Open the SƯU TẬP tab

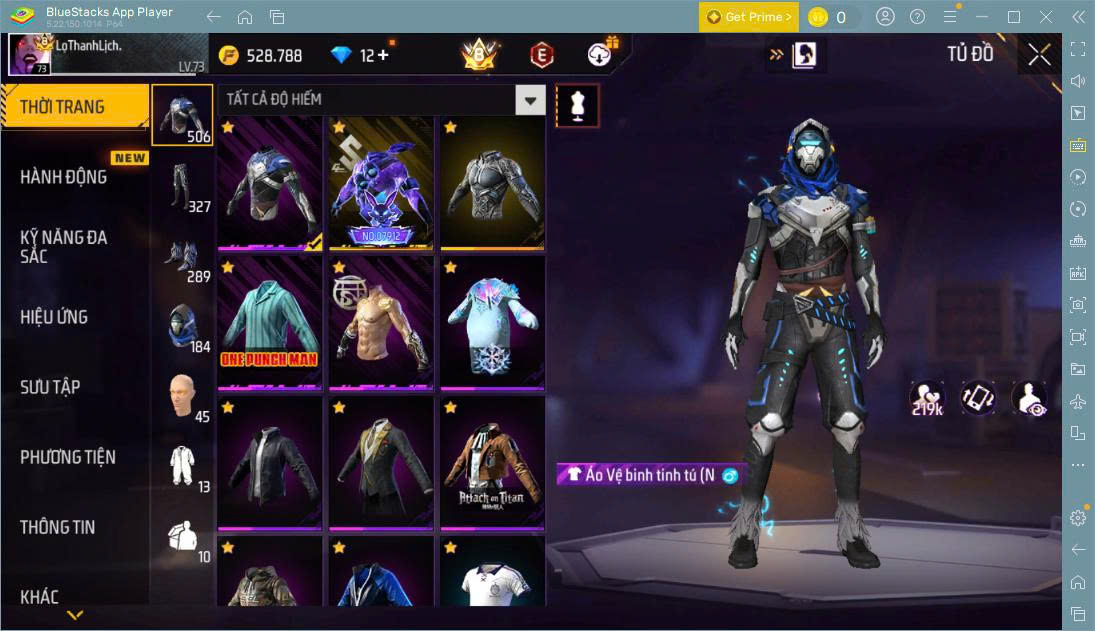click(x=50, y=387)
